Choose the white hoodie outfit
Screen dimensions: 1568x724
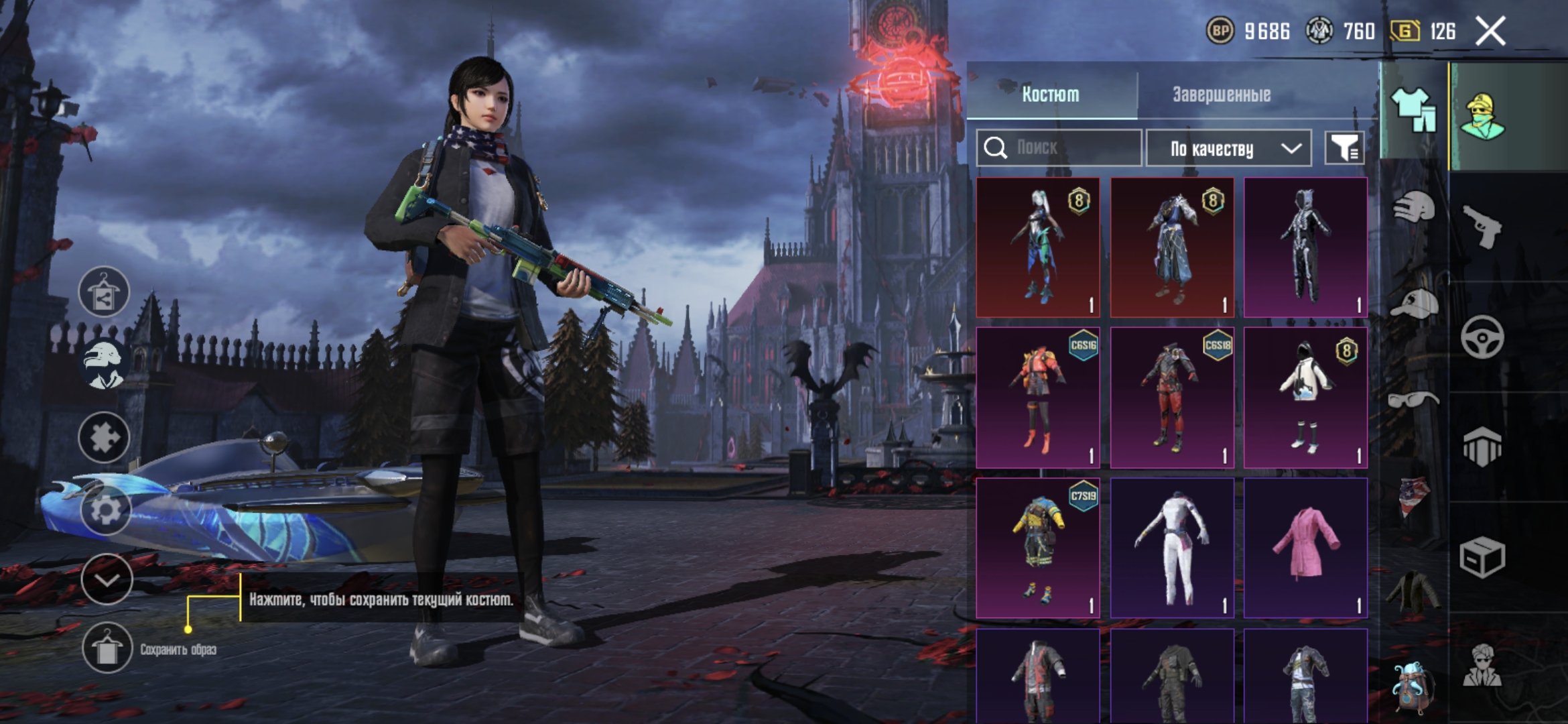coord(1305,398)
